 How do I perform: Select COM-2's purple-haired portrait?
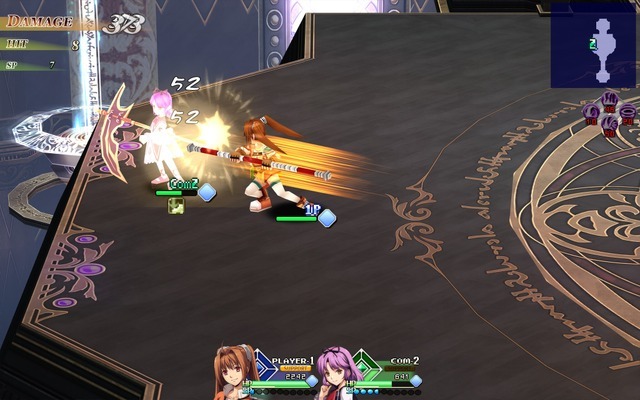tap(337, 372)
